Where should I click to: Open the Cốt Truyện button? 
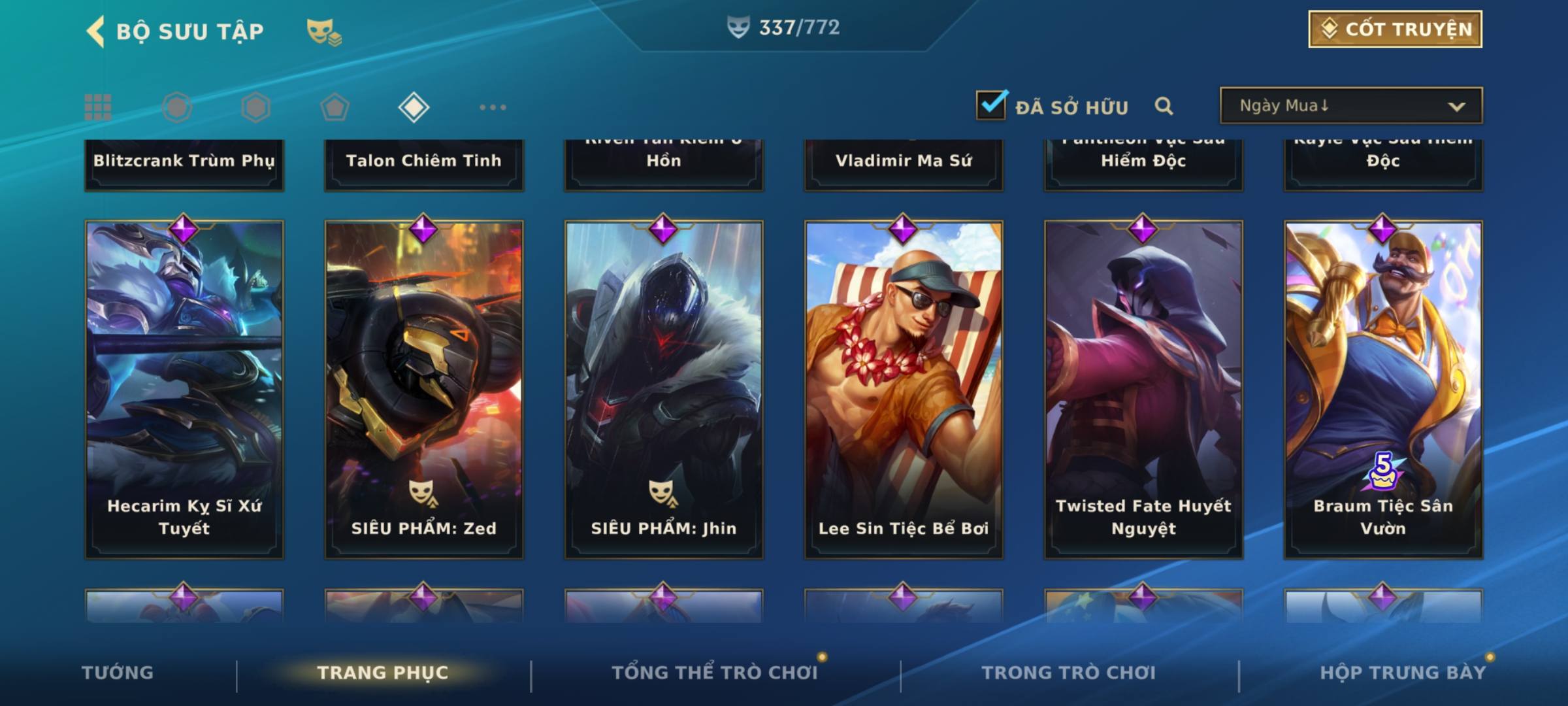[1395, 29]
